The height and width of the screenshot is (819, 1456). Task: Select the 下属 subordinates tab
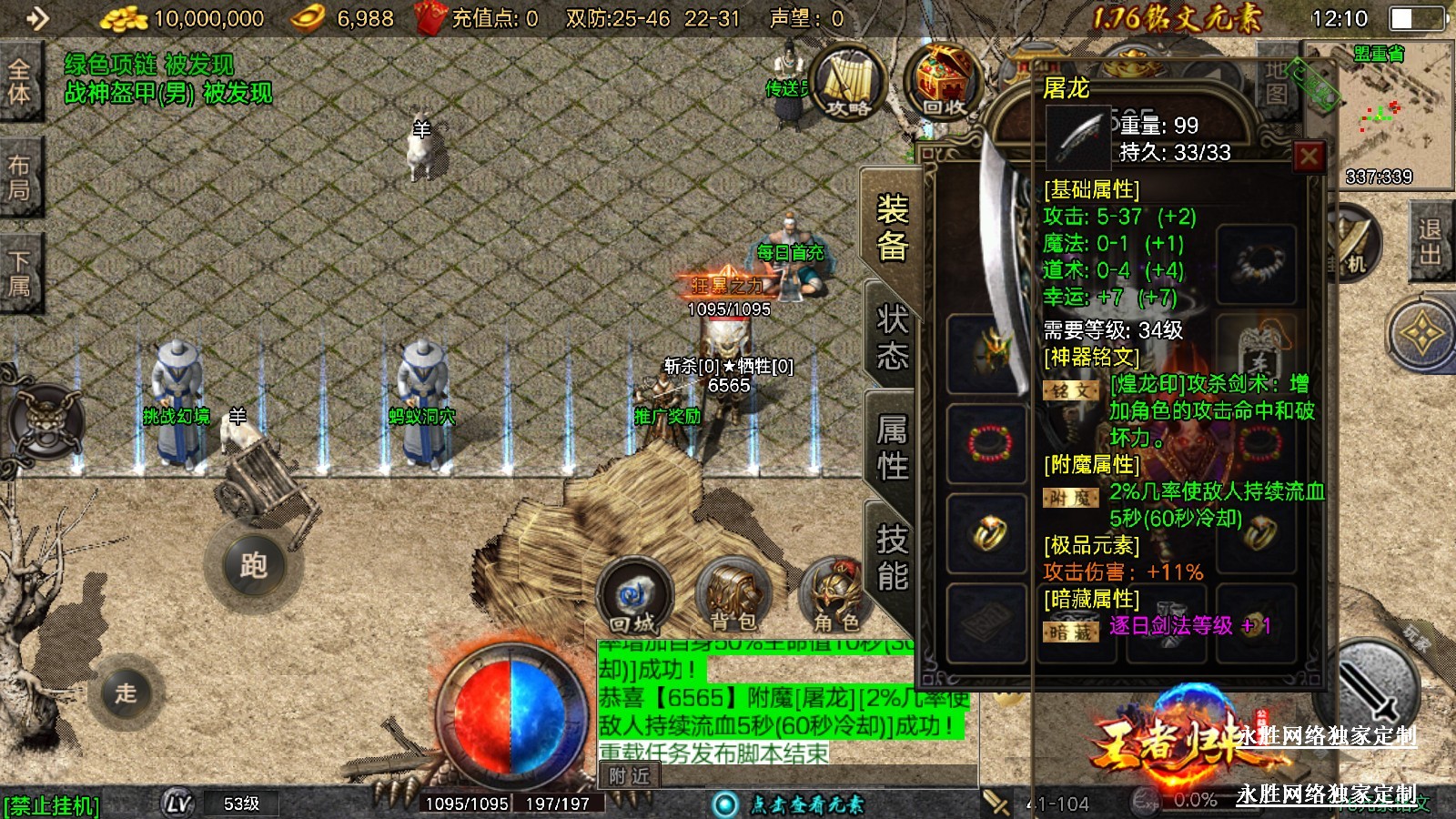(x=19, y=273)
